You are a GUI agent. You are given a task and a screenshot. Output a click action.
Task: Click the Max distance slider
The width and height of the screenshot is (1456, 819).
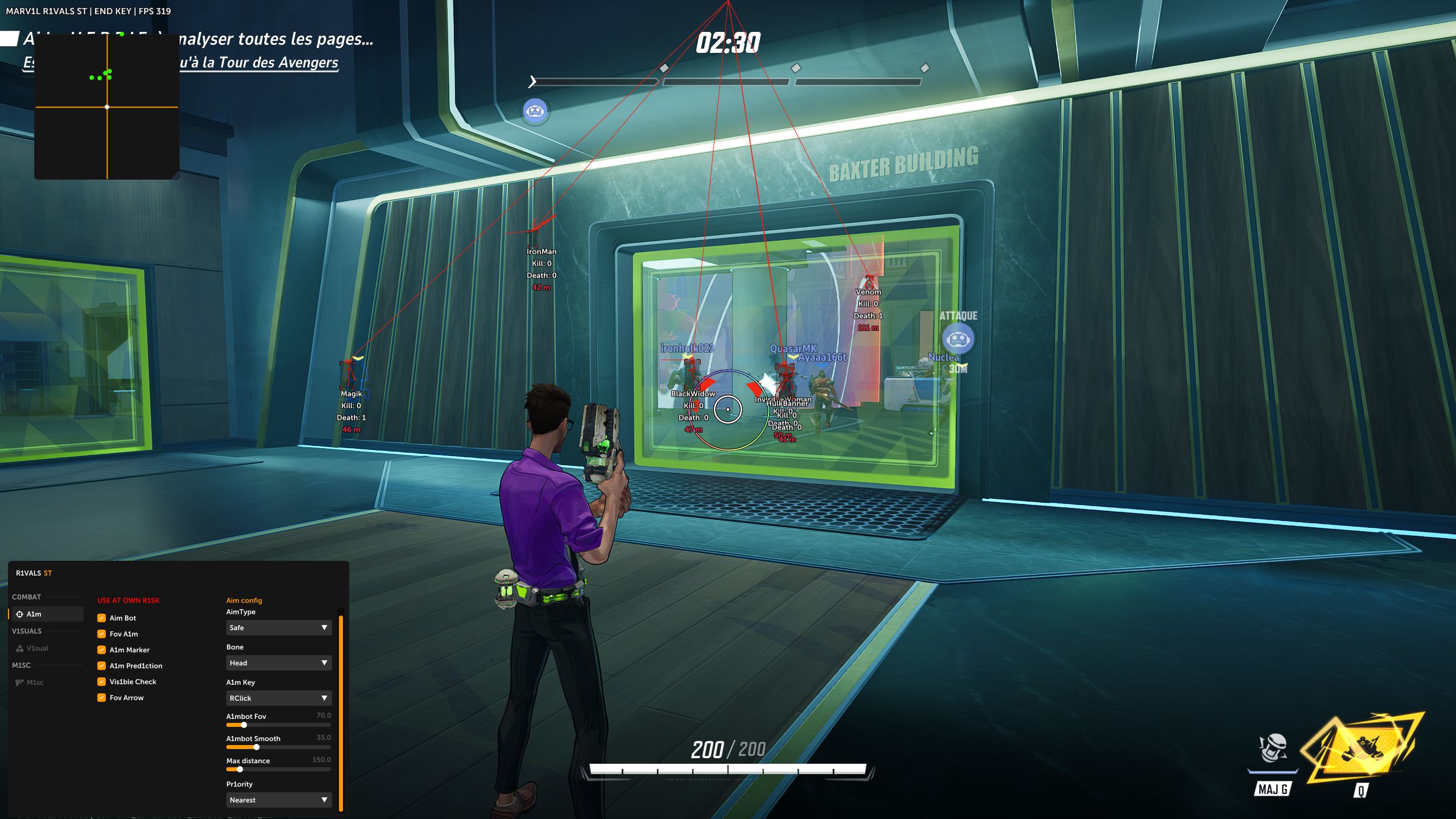click(279, 770)
